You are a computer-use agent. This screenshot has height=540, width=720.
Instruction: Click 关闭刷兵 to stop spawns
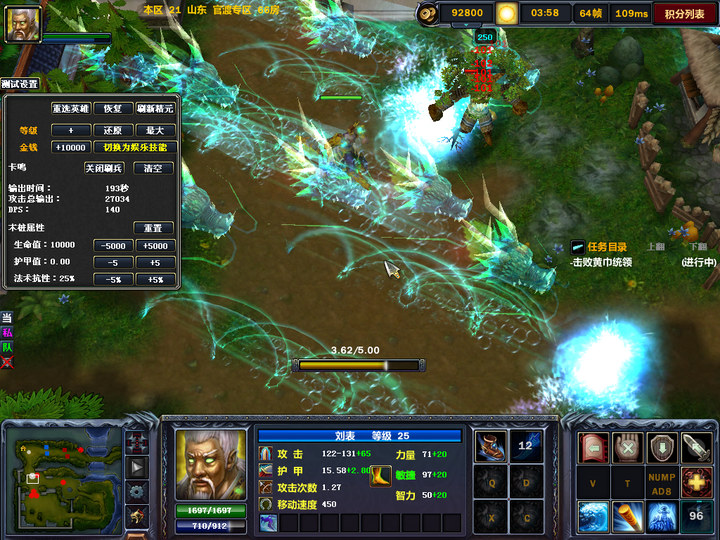pos(105,168)
